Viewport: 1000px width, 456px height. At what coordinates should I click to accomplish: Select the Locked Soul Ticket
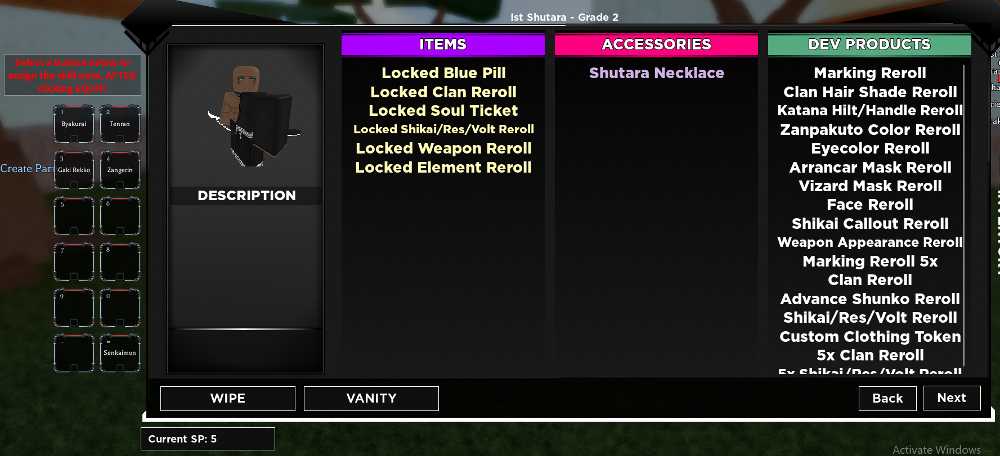[443, 111]
